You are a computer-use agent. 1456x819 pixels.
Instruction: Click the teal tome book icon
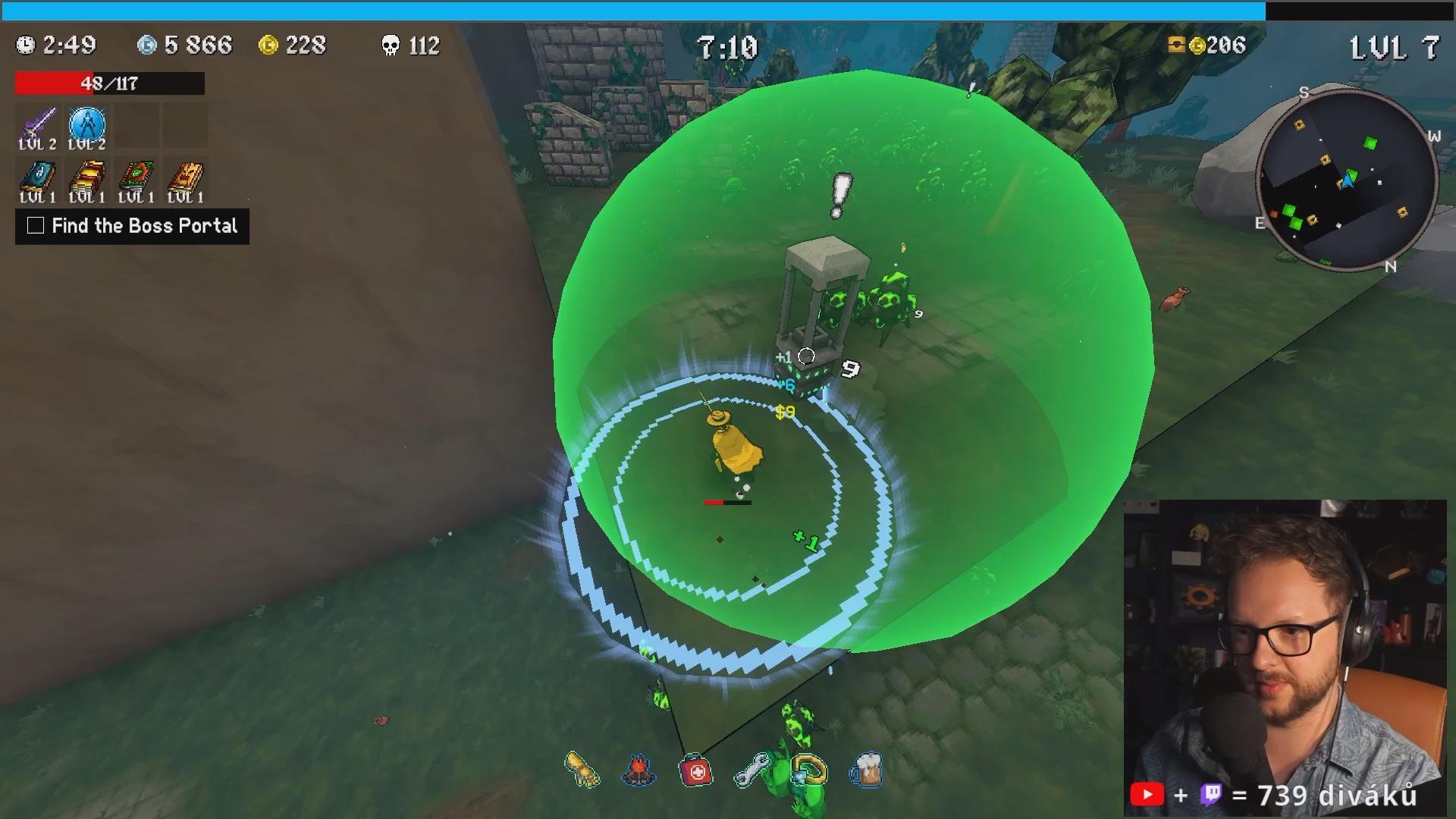point(38,177)
